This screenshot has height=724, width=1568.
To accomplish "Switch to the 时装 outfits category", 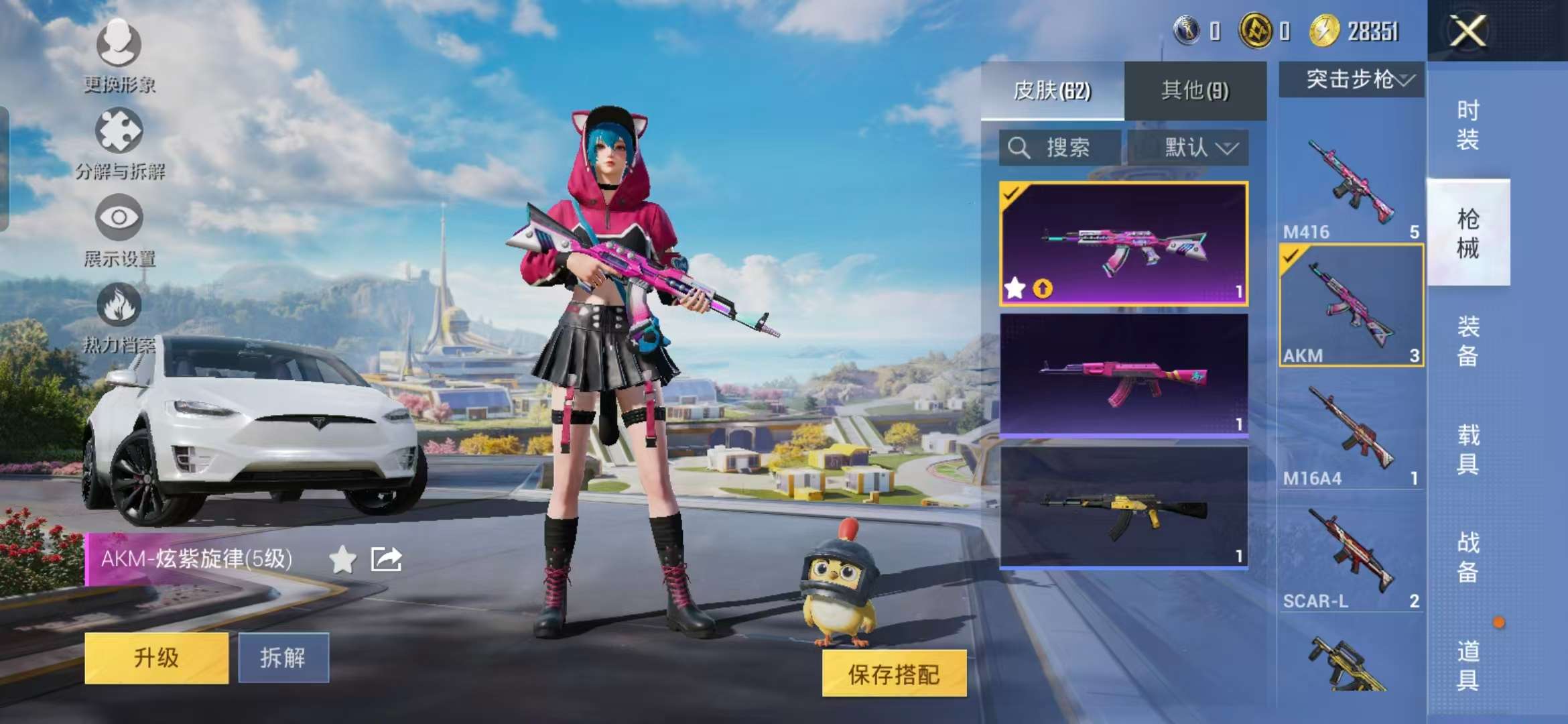I will coord(1467,125).
